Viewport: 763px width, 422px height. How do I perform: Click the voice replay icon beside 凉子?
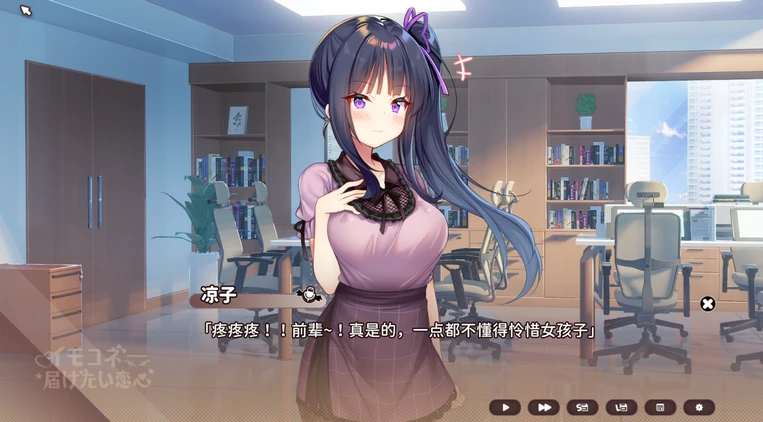coord(308,295)
